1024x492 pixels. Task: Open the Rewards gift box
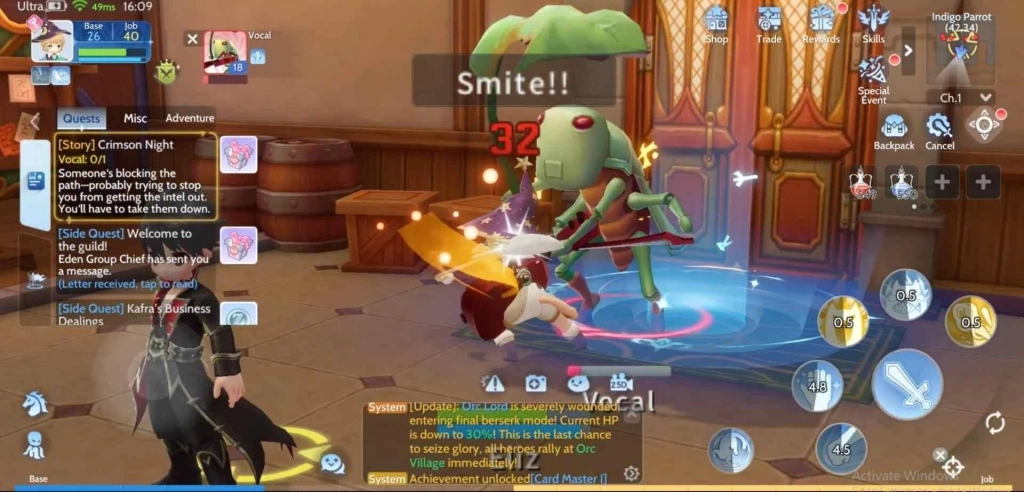point(822,23)
